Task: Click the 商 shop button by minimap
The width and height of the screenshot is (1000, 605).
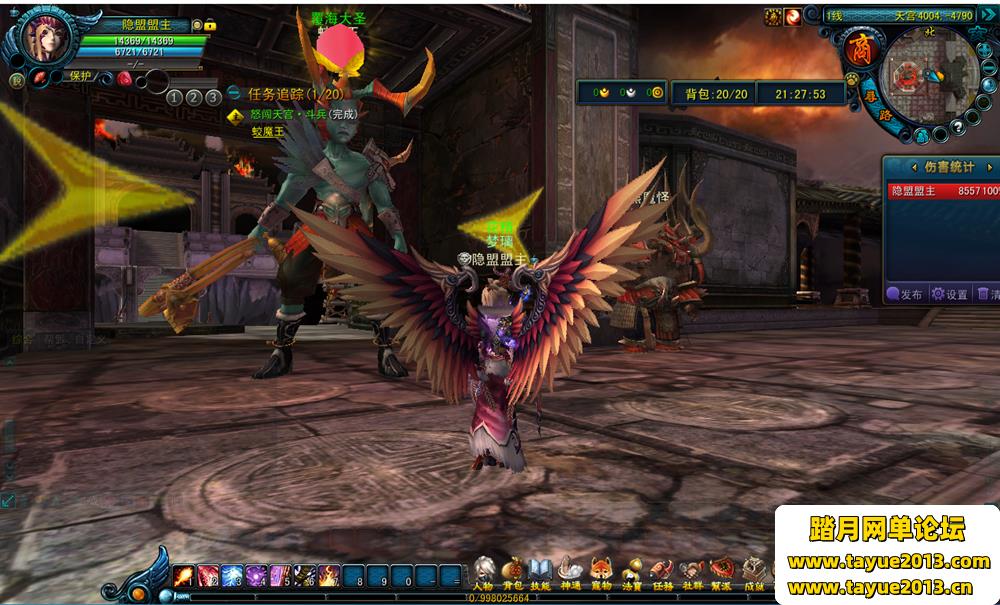Action: point(859,46)
